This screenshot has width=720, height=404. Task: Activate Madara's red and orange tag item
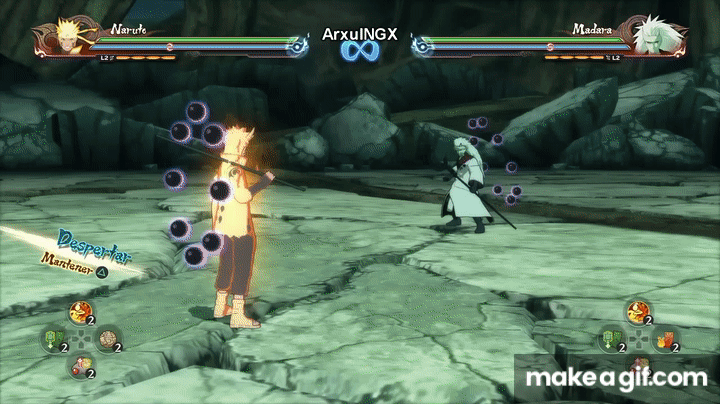pos(663,339)
